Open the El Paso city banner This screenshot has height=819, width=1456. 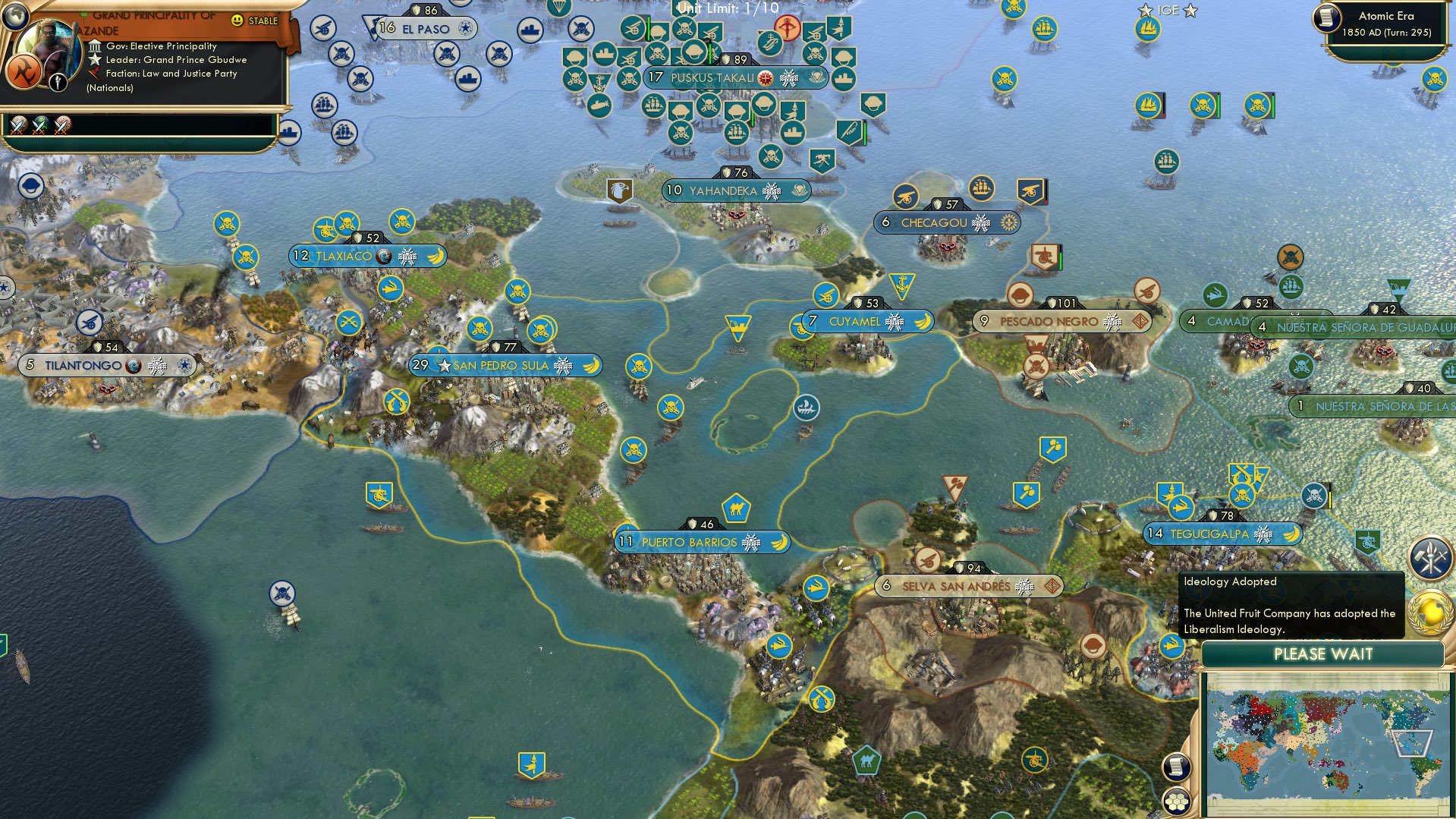click(427, 27)
